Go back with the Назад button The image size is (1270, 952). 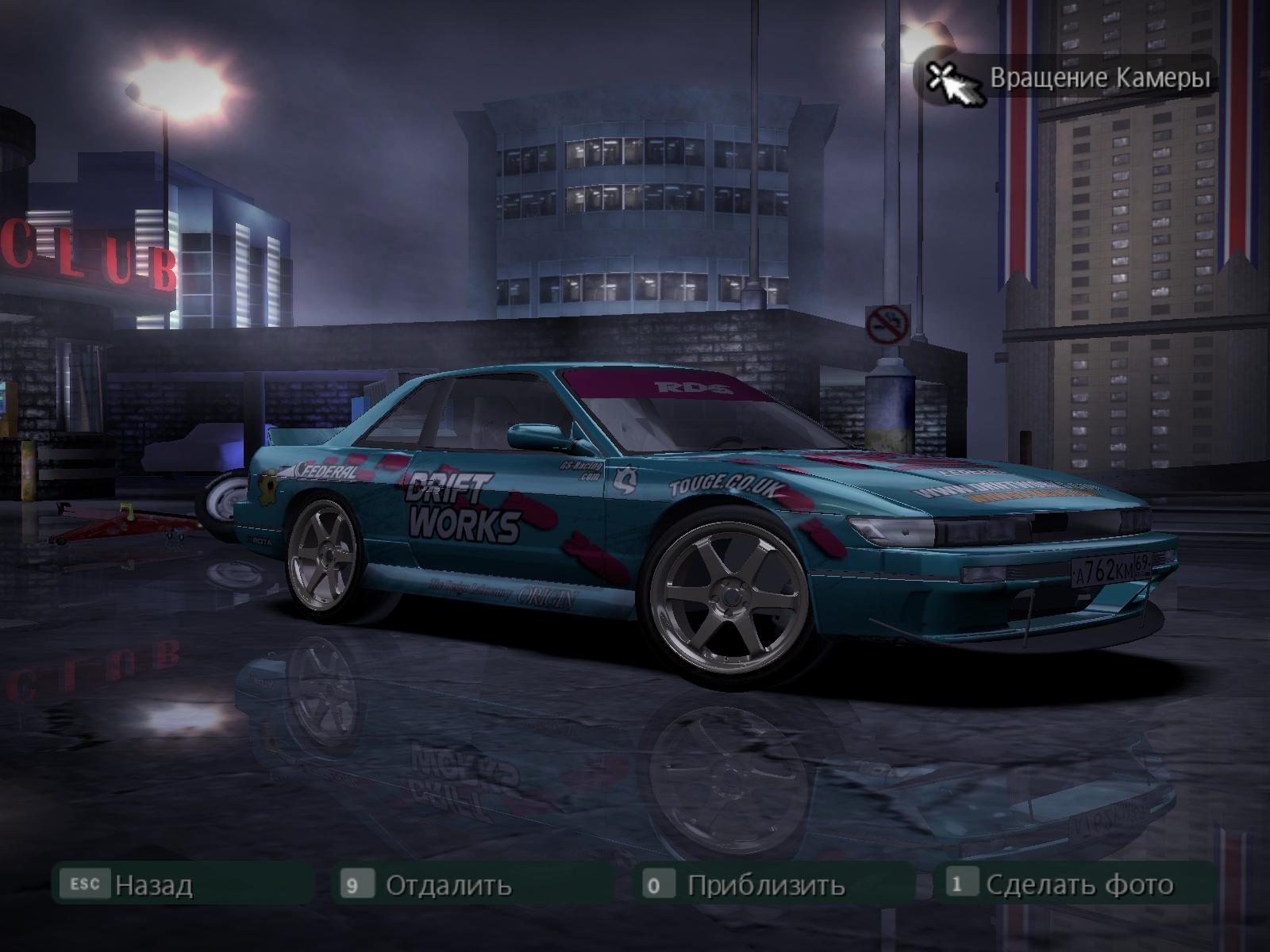click(x=153, y=884)
